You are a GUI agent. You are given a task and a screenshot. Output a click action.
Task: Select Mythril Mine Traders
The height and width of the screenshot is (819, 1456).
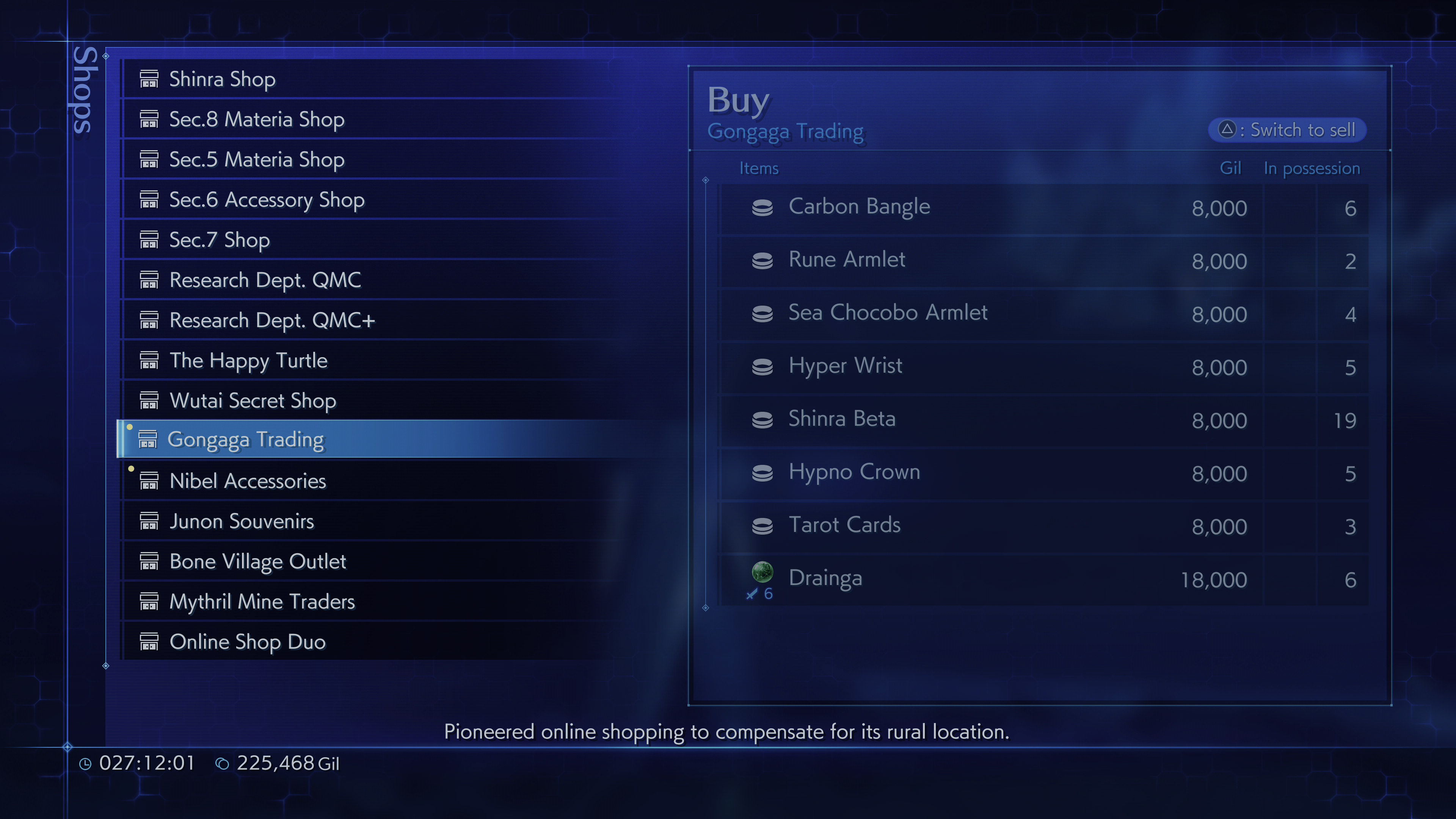pyautogui.click(x=262, y=601)
